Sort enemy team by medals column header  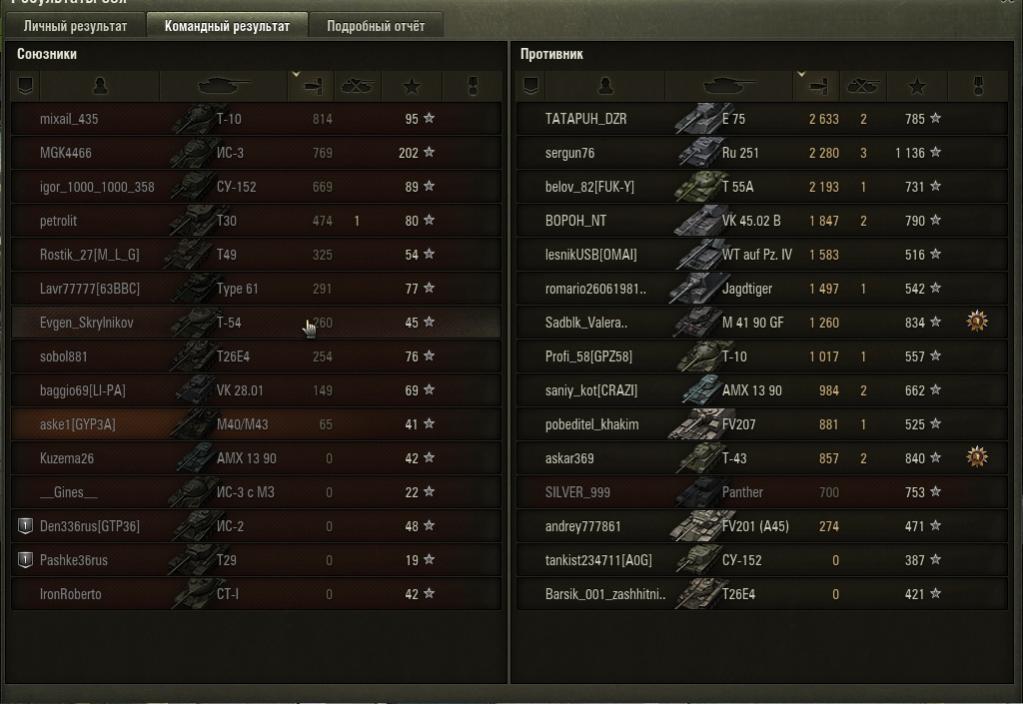click(x=977, y=86)
